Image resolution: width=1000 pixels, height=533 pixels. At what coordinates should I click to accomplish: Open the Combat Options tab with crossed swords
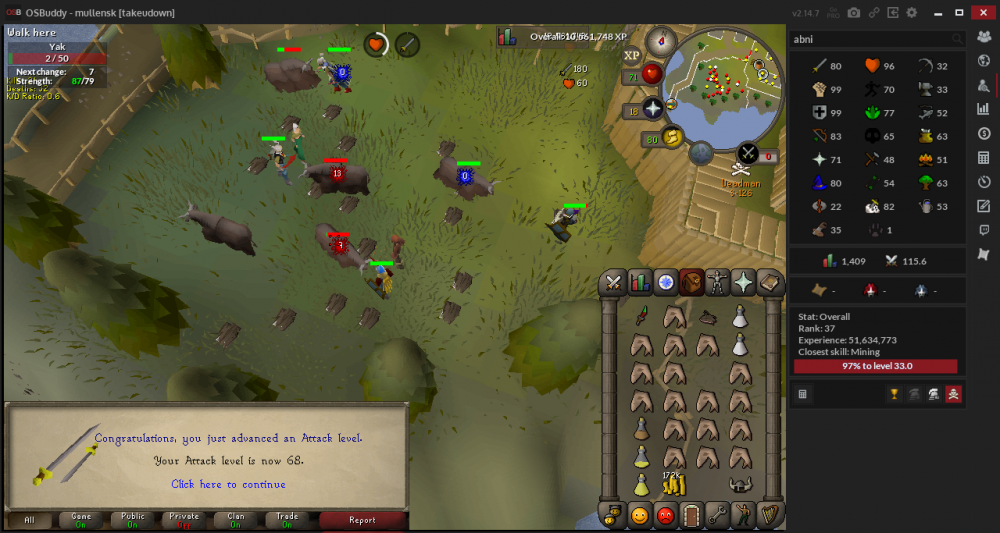613,283
